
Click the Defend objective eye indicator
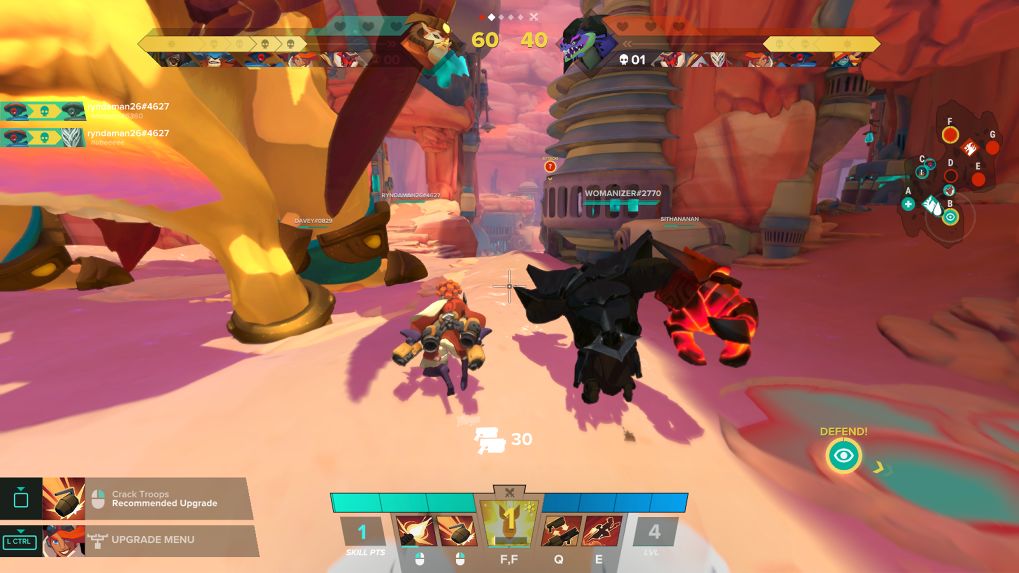(844, 456)
